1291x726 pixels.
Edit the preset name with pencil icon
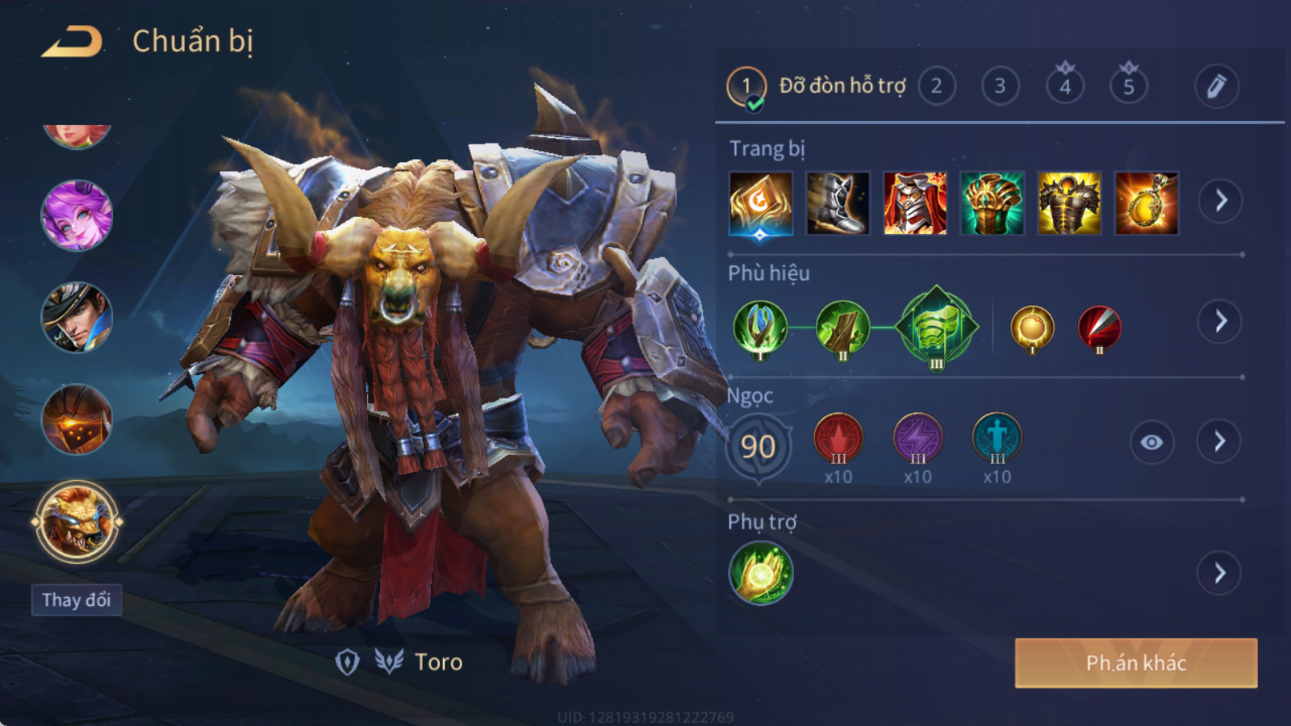pyautogui.click(x=1216, y=87)
